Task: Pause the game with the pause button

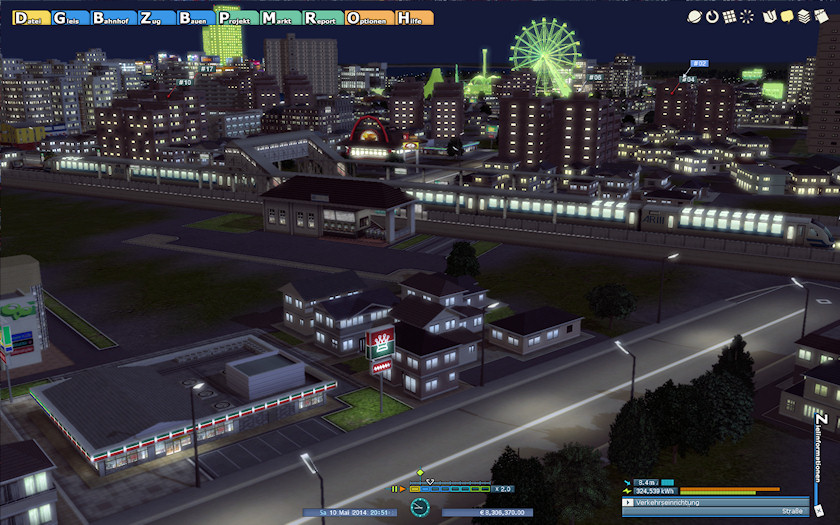Action: click(394, 489)
